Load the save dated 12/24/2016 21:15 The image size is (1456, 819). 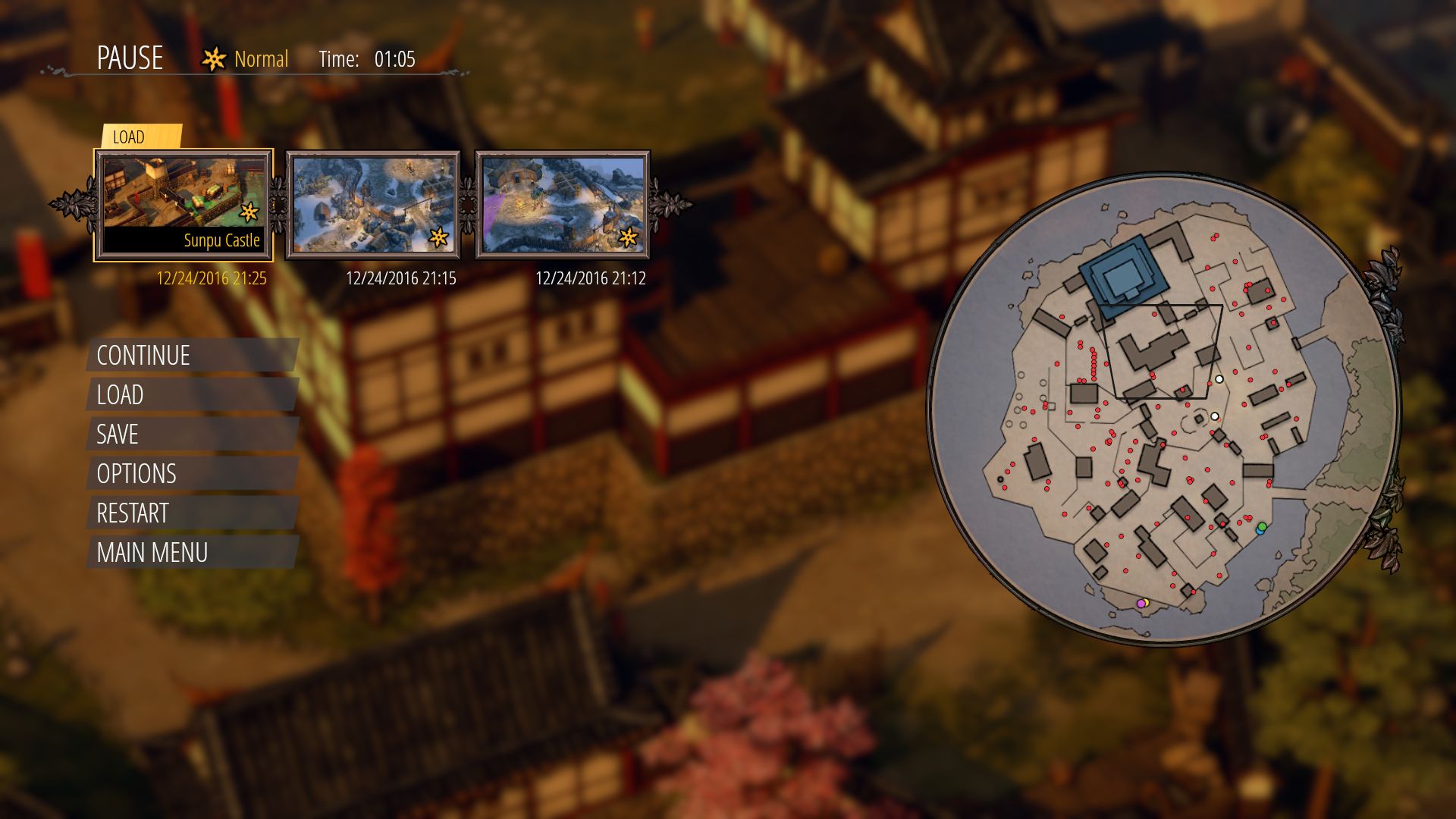tap(373, 204)
